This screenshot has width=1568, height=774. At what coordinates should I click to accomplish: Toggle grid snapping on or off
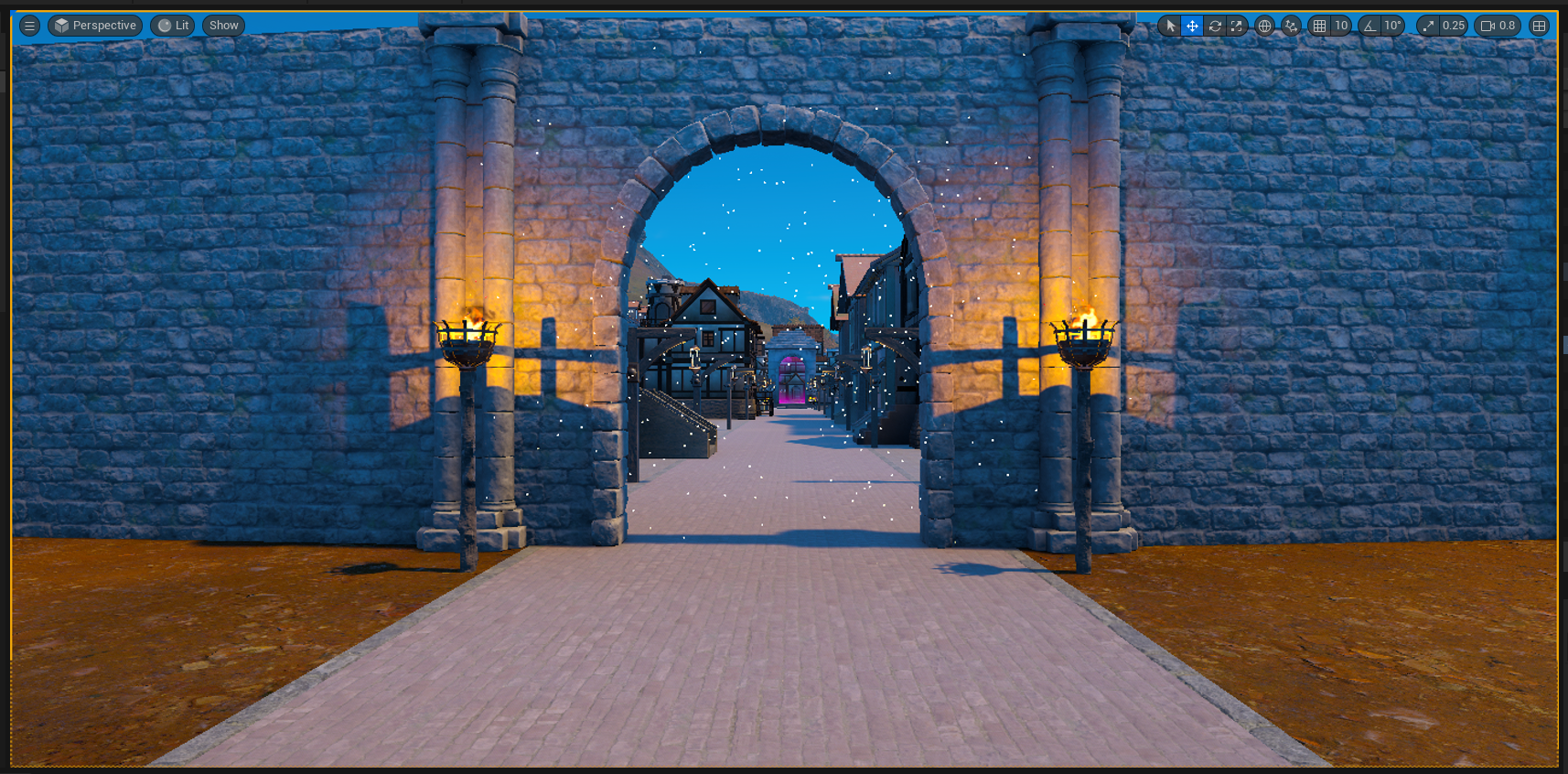tap(1320, 26)
